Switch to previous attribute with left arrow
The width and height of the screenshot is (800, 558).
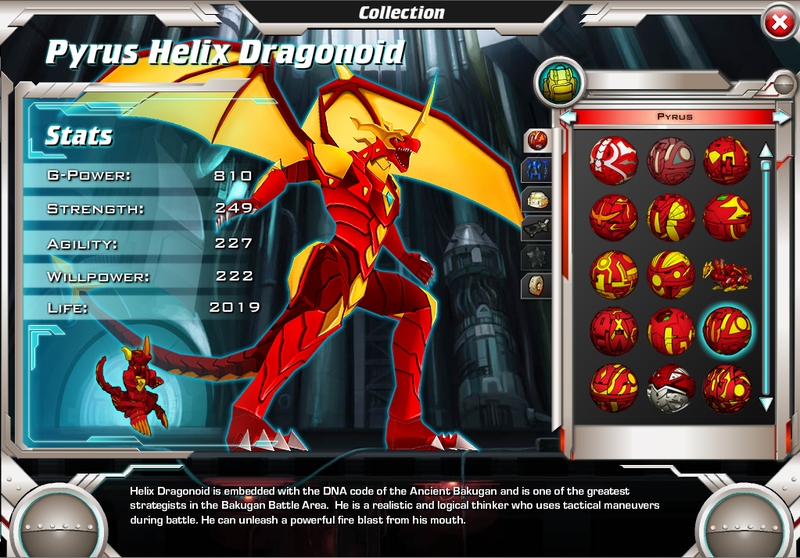(567, 117)
